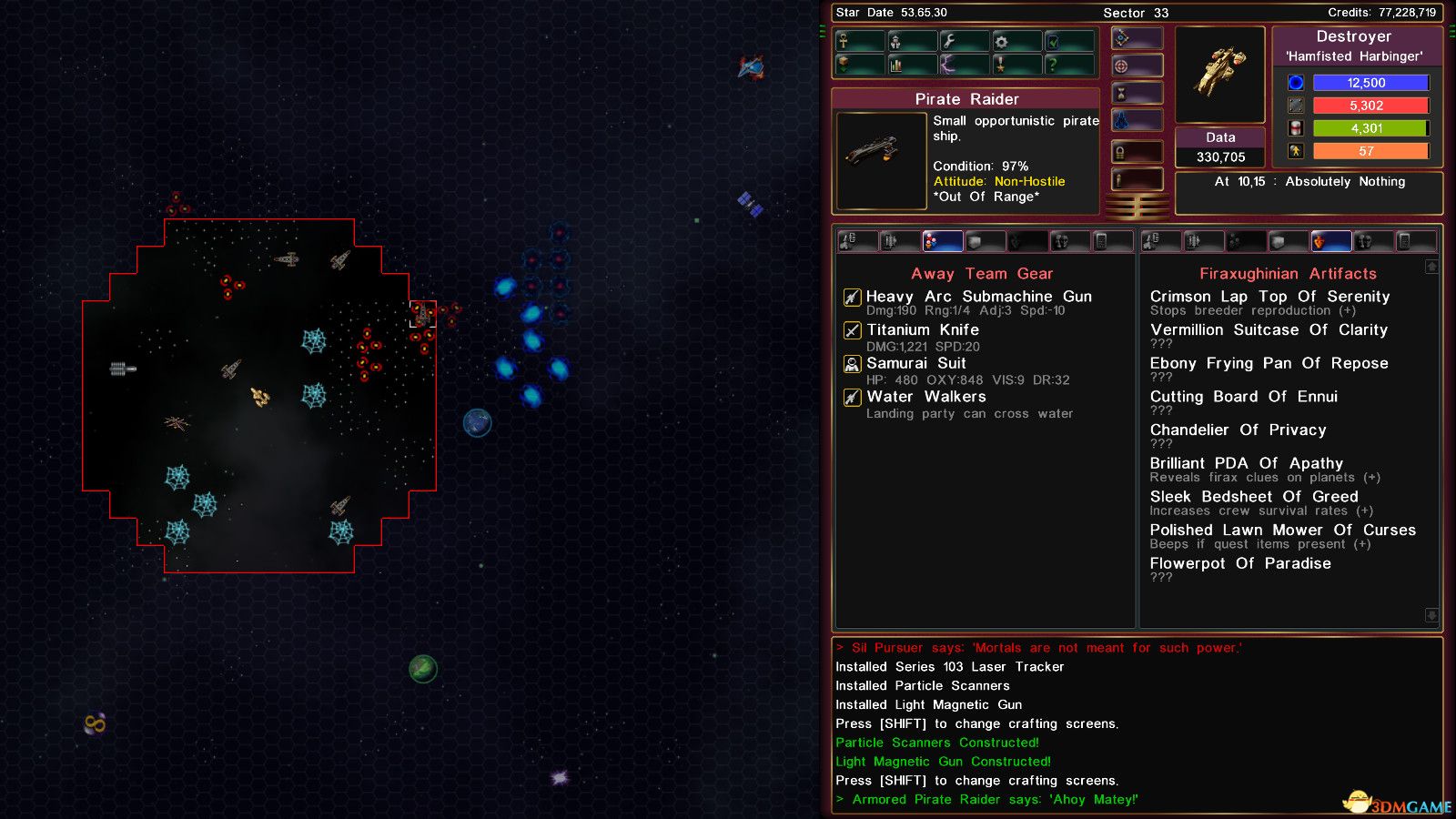Click the green checkmark clipboard button
This screenshot has height=819, width=1456.
click(x=1070, y=41)
